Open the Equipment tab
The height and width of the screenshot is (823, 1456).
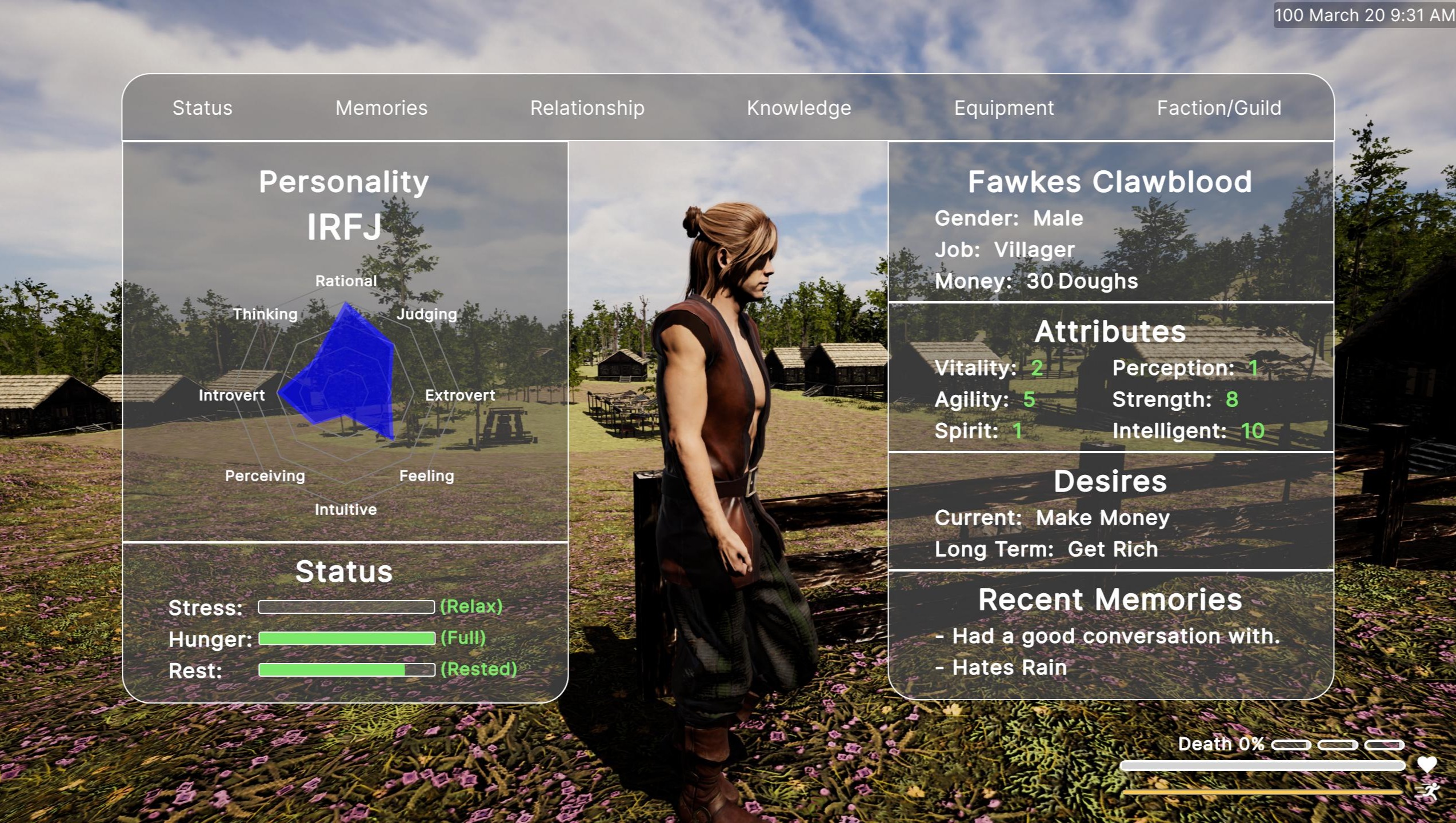(1004, 108)
